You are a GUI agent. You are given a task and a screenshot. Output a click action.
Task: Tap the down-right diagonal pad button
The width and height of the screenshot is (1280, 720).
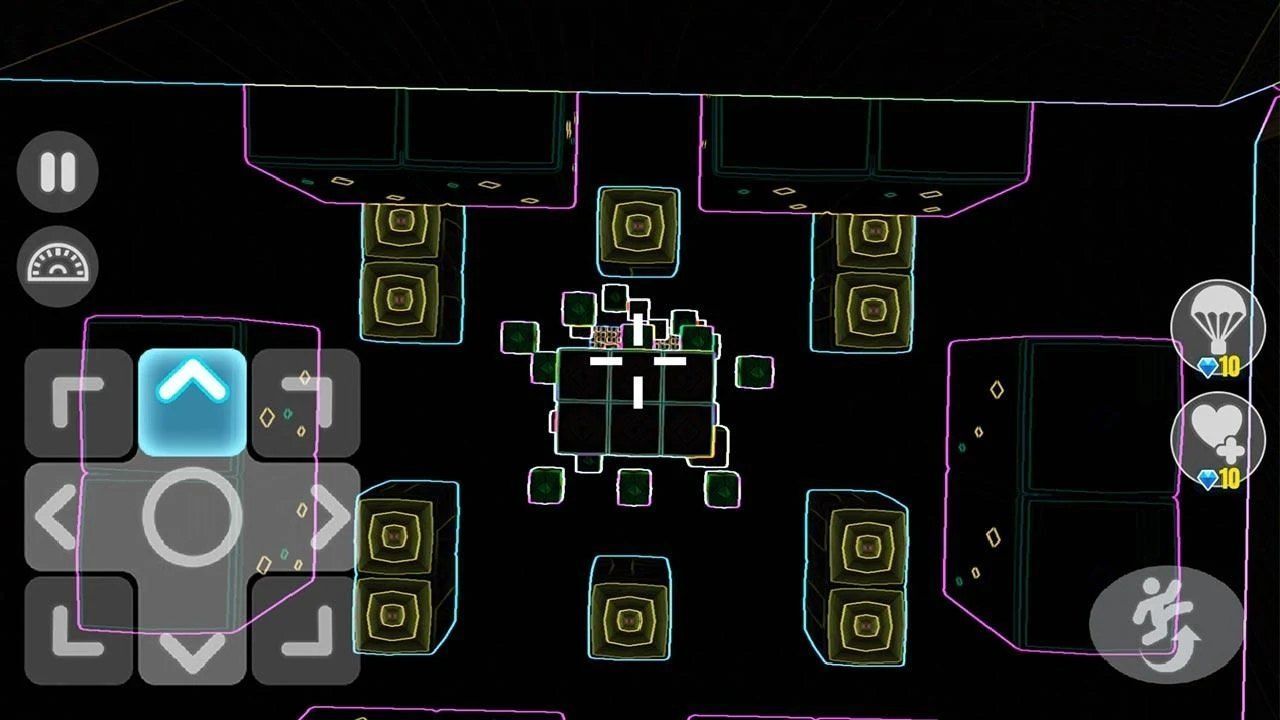point(306,630)
